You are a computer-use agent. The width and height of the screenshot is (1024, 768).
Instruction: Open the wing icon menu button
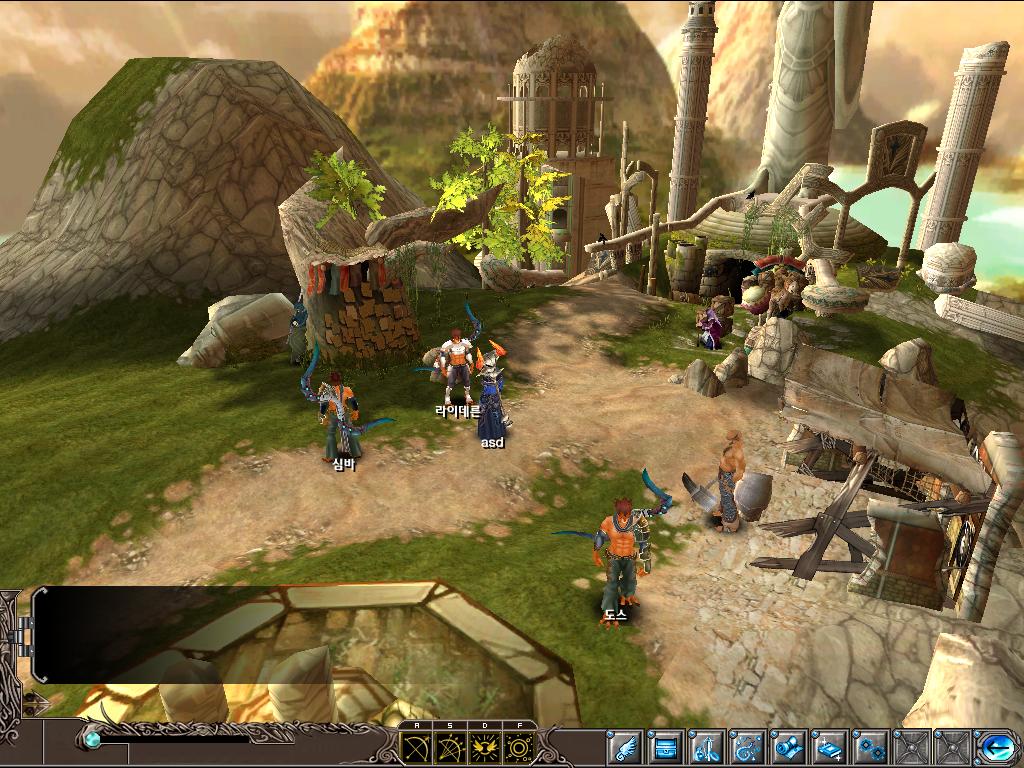[625, 747]
